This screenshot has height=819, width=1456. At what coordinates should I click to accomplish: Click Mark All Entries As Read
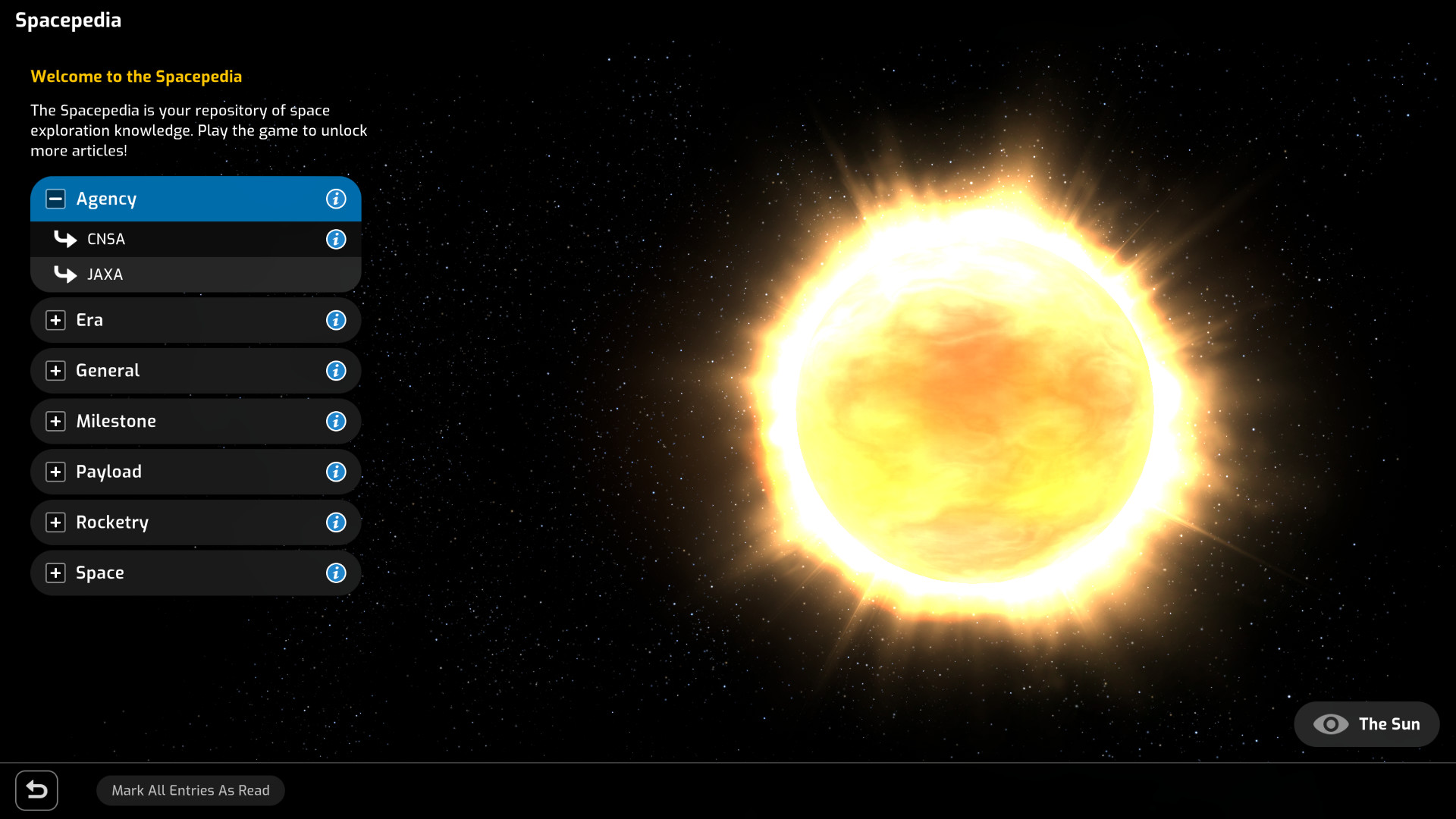(190, 790)
